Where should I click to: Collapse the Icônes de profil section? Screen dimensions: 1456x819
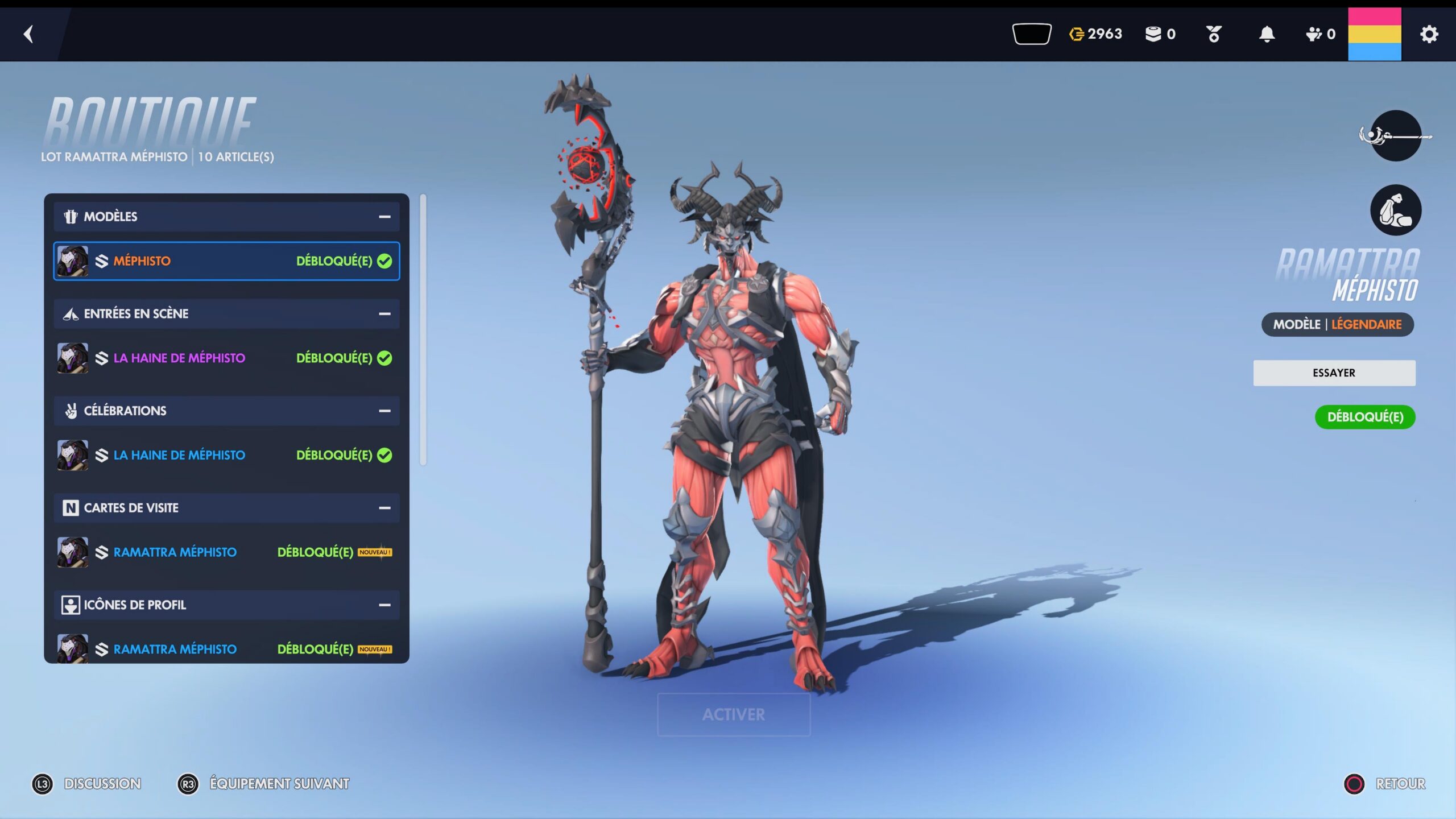pos(384,605)
